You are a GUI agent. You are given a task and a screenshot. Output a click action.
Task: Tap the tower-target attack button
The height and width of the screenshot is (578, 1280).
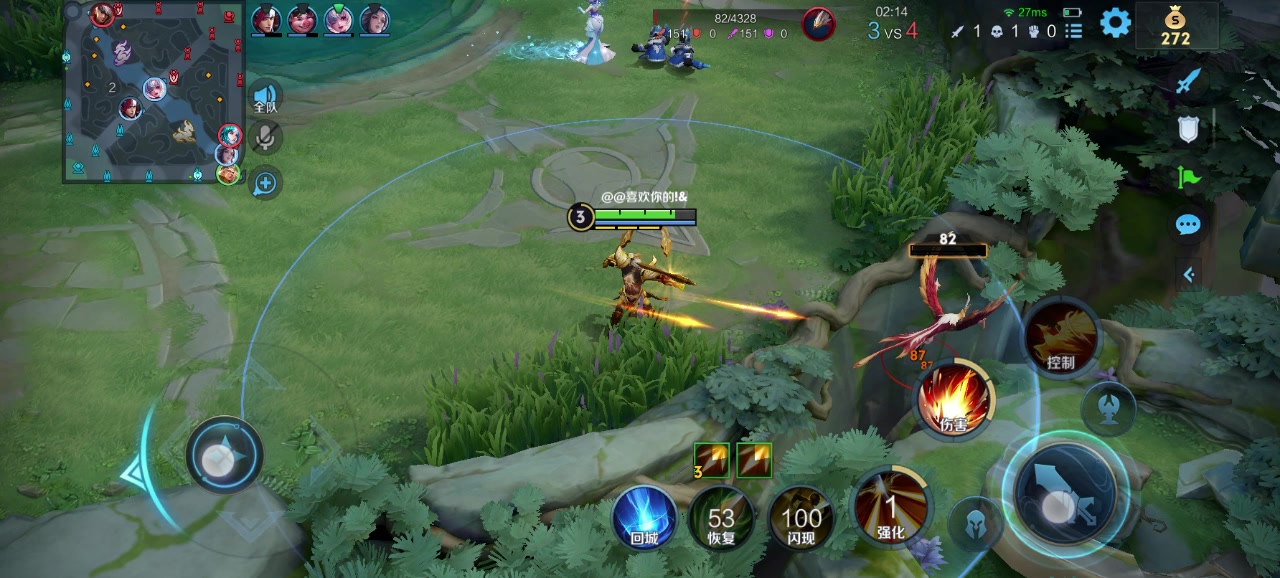[x=1108, y=407]
